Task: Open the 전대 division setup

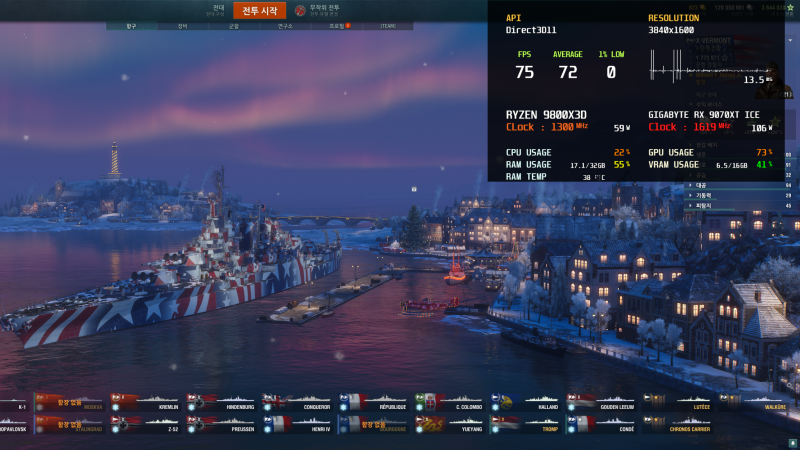Action: pos(217,10)
